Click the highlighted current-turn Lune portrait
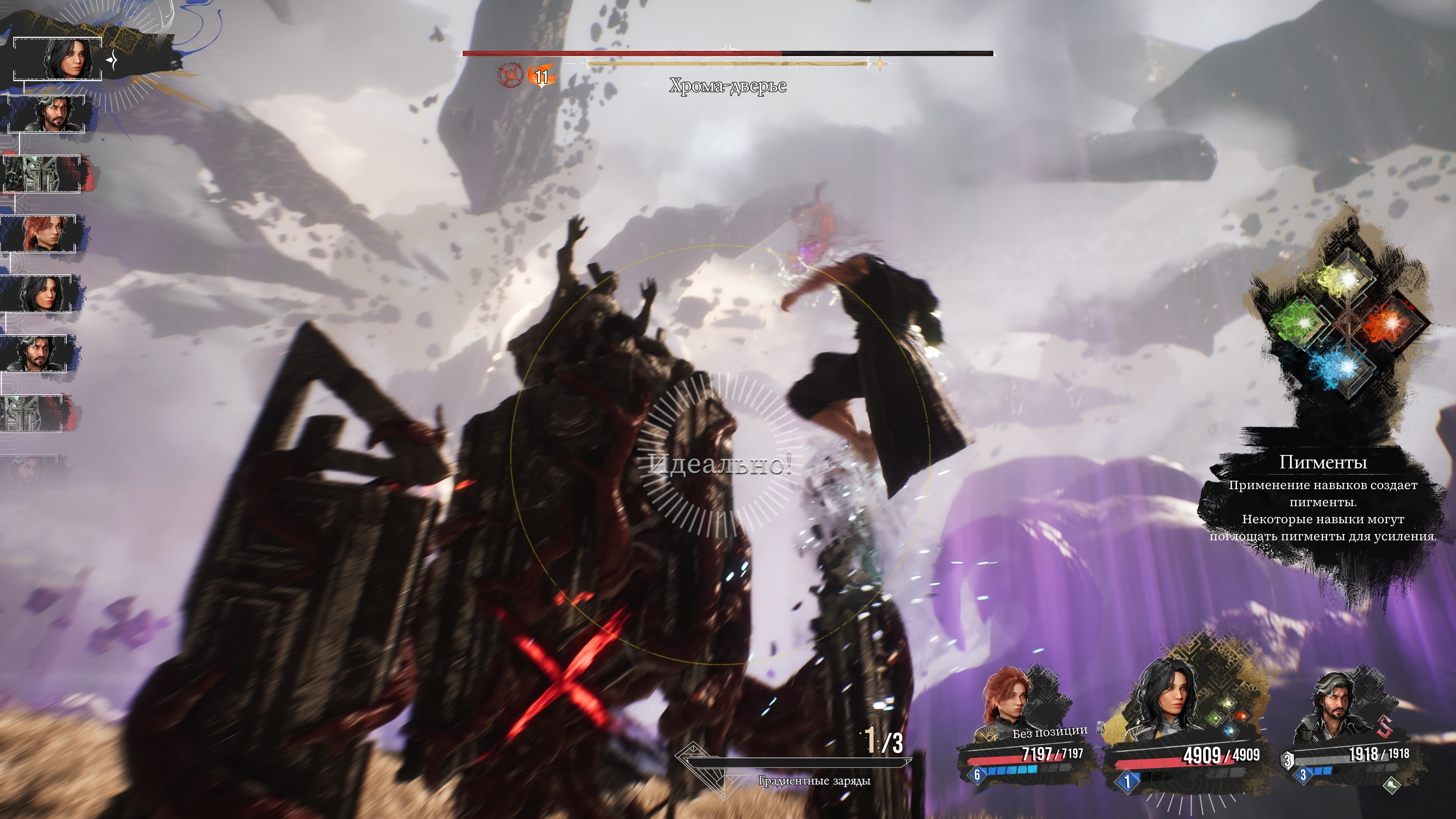This screenshot has height=819, width=1456. point(65,58)
